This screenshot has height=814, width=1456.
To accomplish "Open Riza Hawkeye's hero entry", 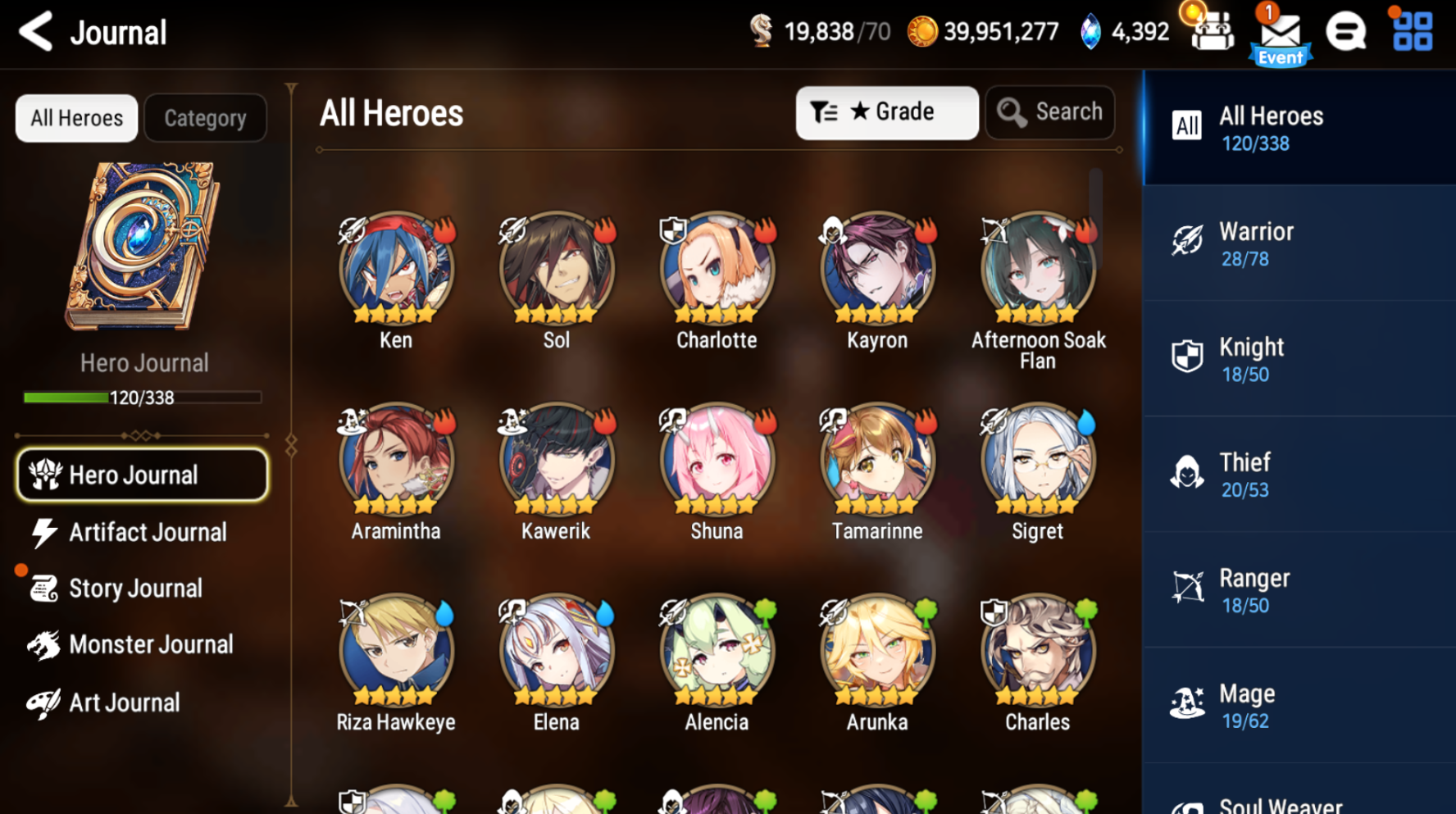I will 396,651.
